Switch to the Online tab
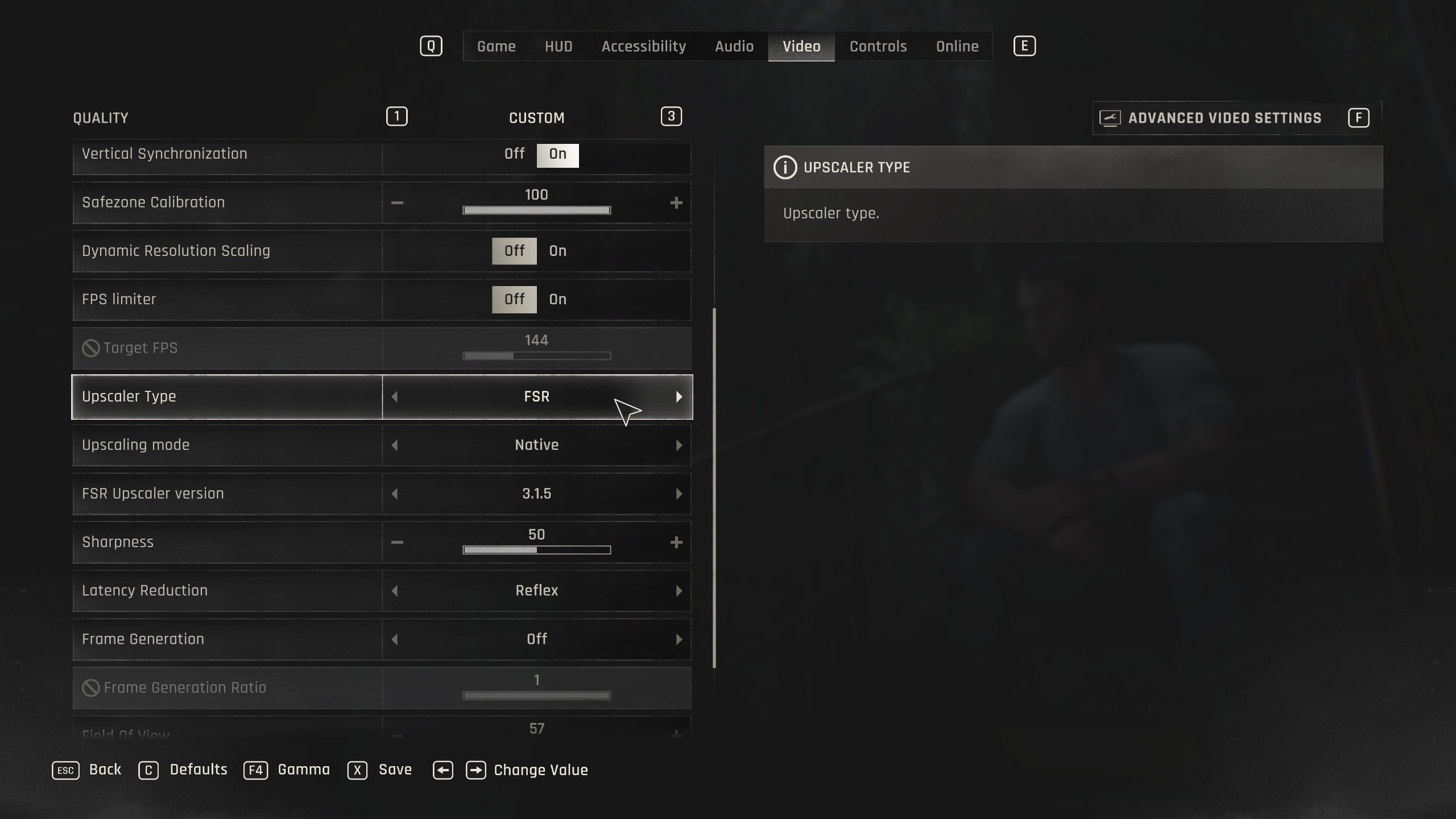Viewport: 1456px width, 819px height. click(957, 47)
